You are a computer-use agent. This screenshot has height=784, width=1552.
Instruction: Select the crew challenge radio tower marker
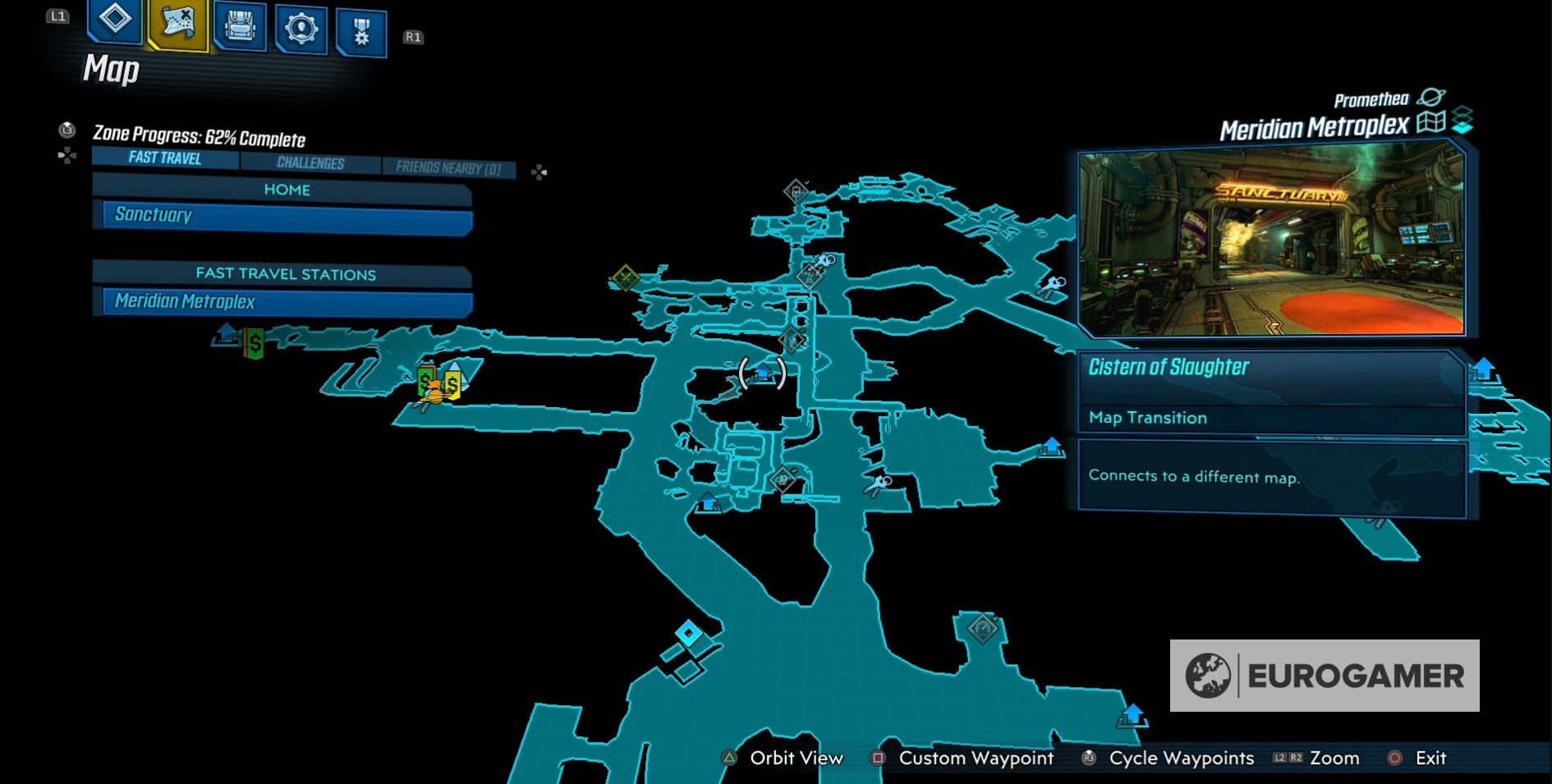[x=810, y=277]
